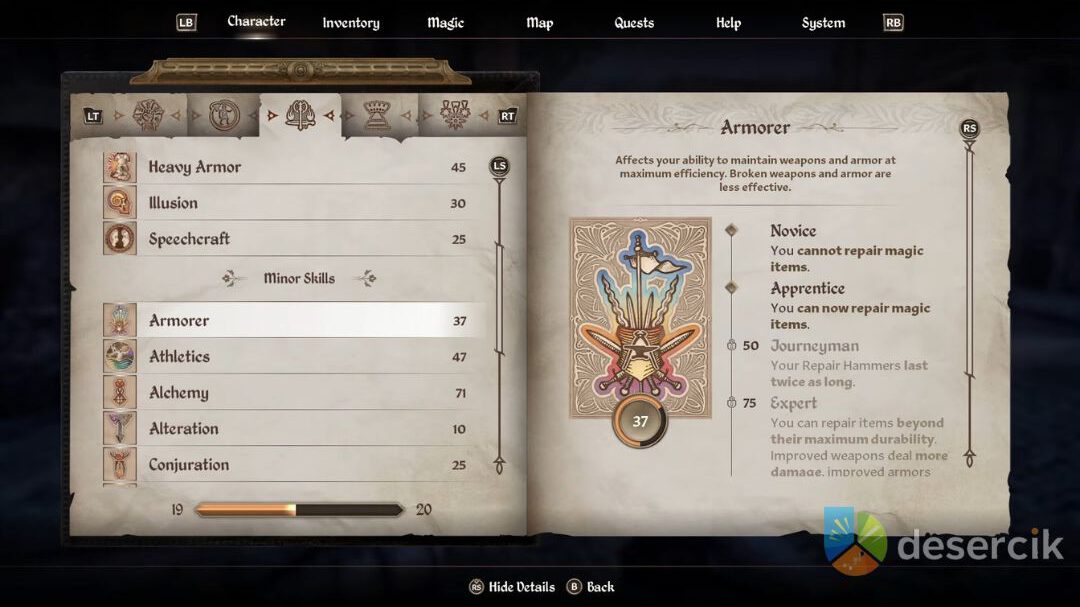Screen dimensions: 1080x607
Task: Select the Alteration skill row
Action: click(x=290, y=429)
